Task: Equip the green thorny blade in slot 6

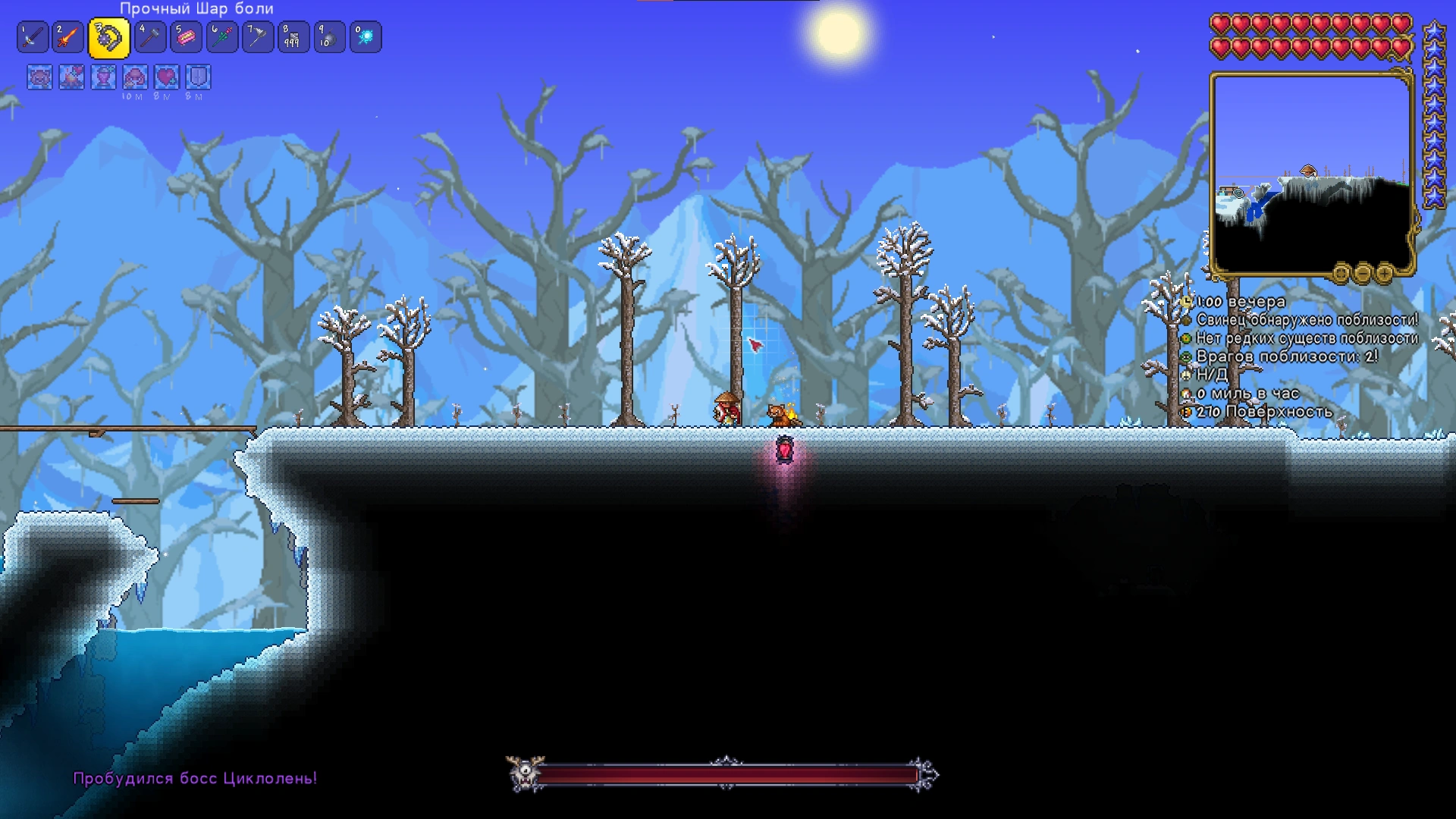Action: 222,37
